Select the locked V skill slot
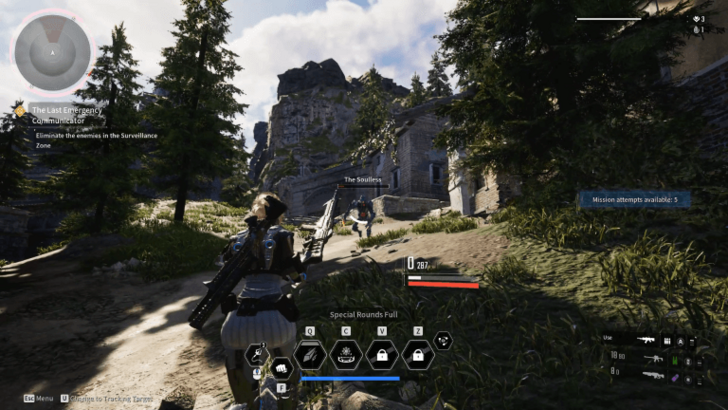Viewport: 728px width, 410px height. 382,355
